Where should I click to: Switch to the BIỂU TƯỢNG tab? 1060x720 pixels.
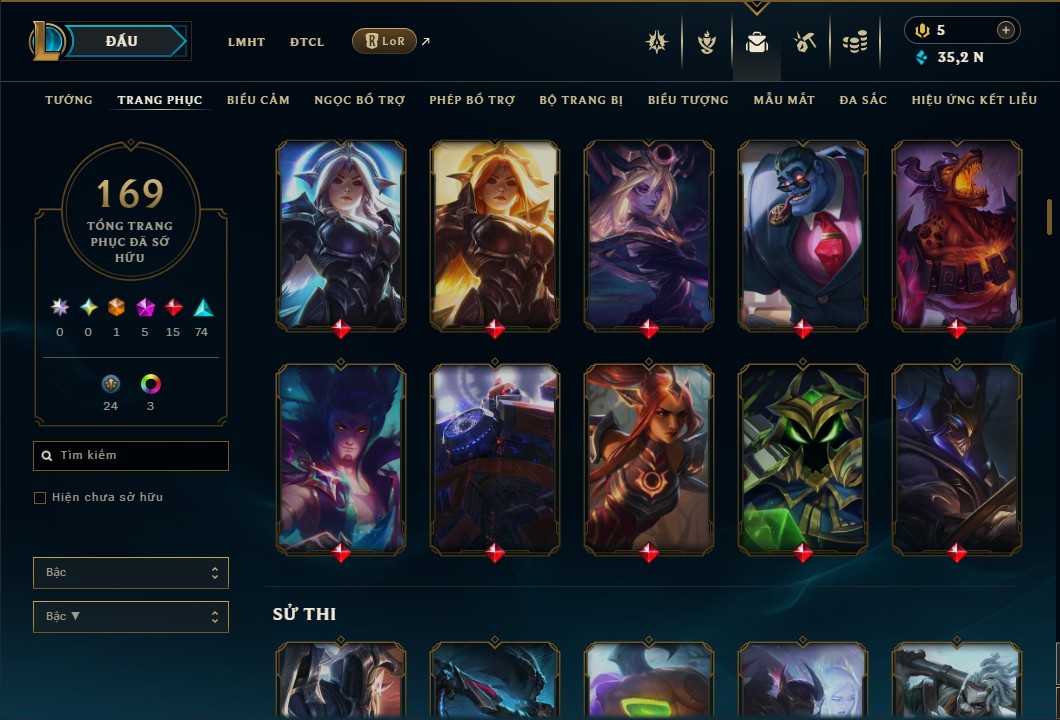click(x=688, y=100)
